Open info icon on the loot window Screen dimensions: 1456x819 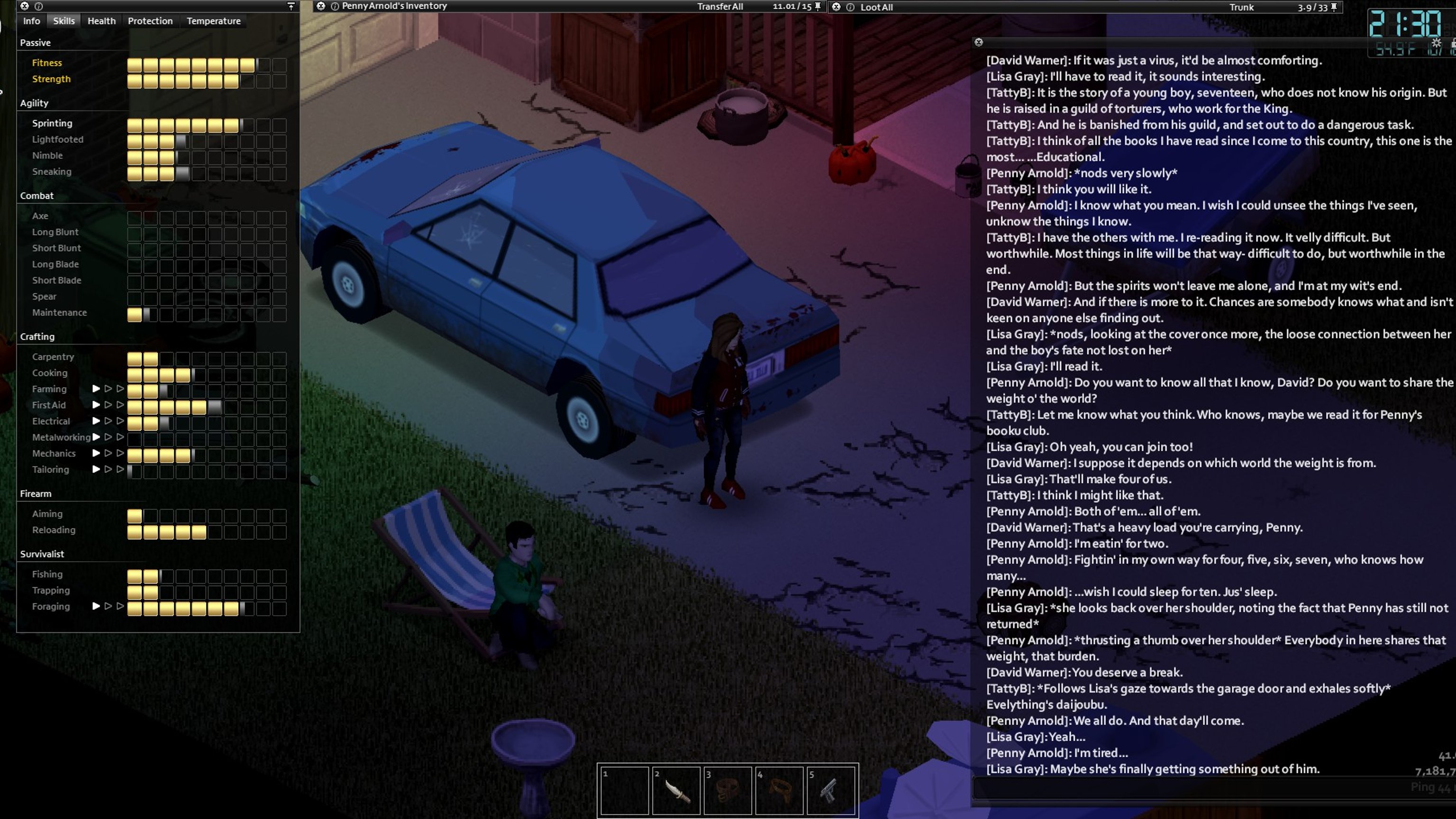(850, 8)
